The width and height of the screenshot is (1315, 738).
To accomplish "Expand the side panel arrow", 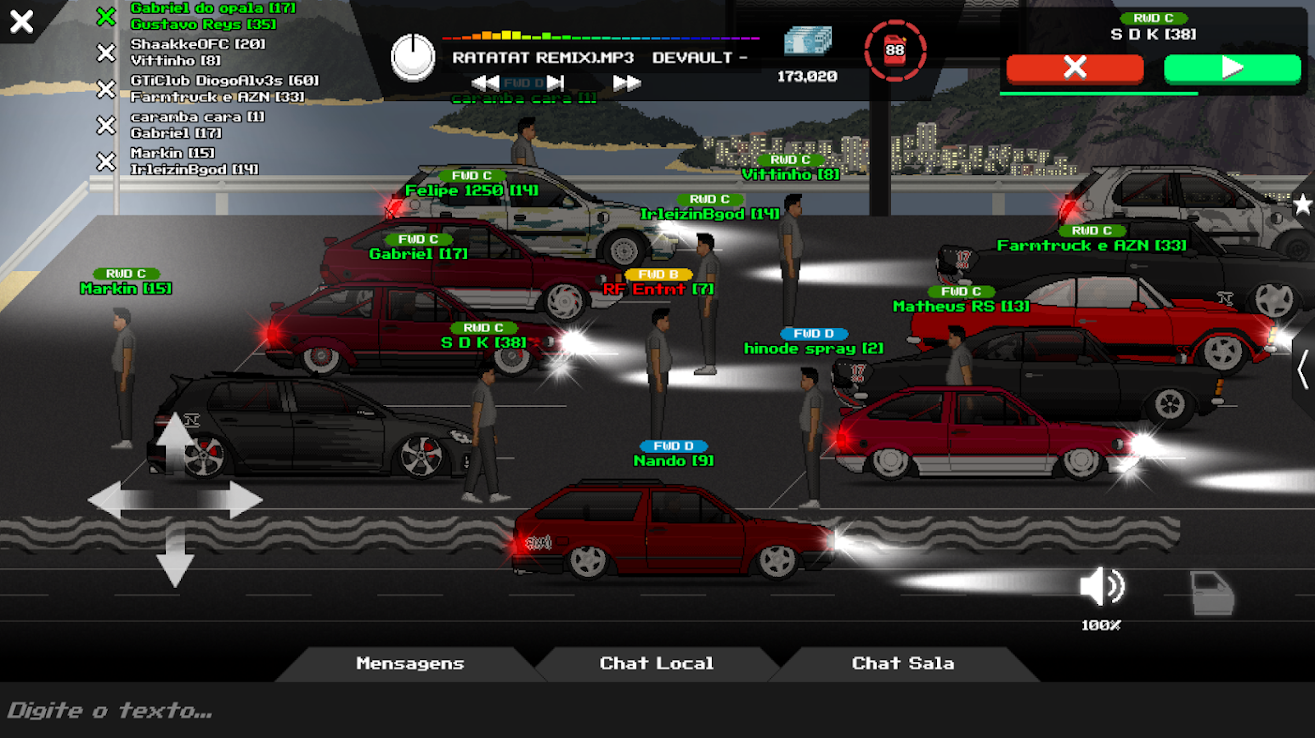I will click(x=1302, y=370).
